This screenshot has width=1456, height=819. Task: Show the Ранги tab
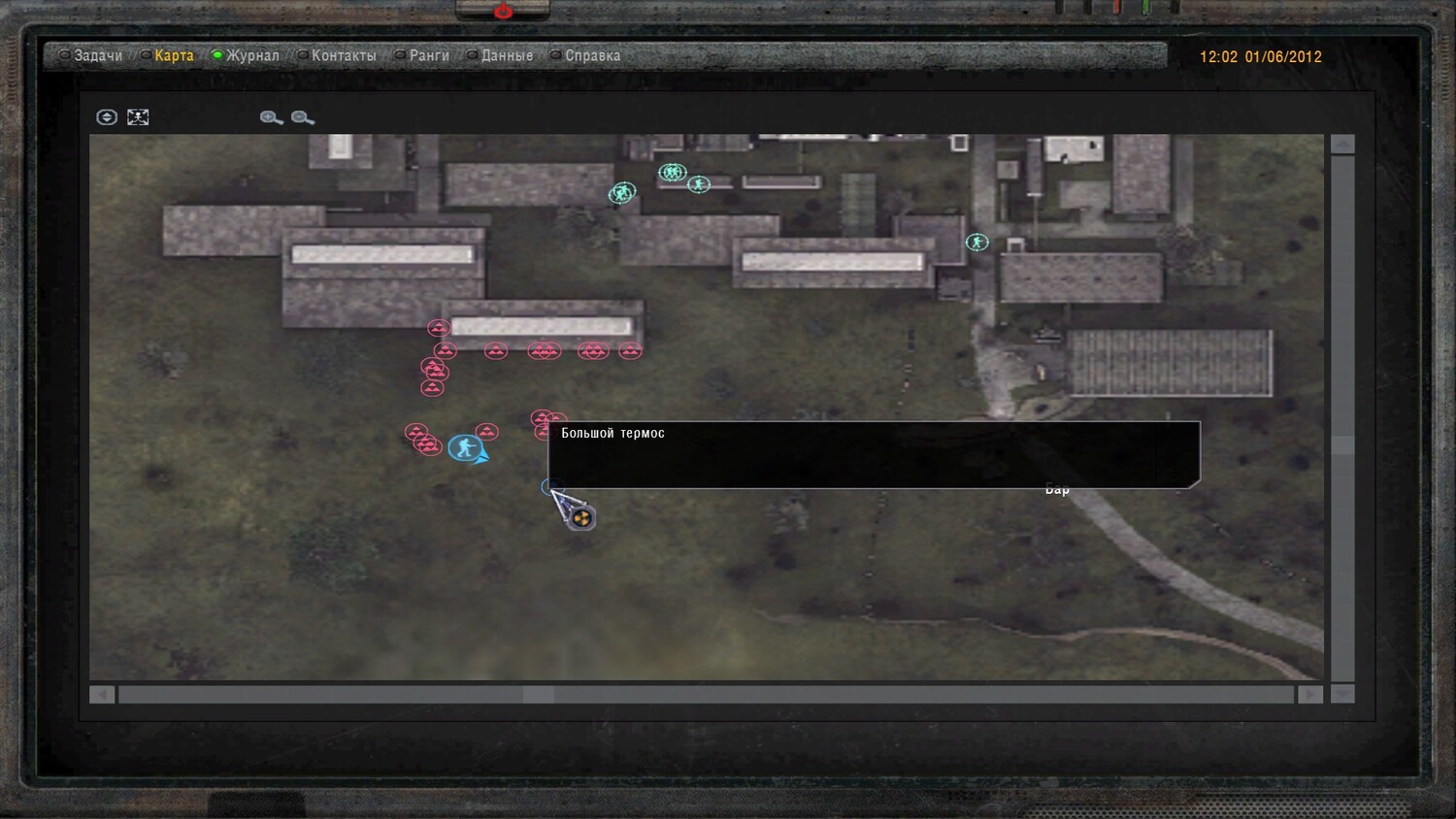click(x=428, y=55)
